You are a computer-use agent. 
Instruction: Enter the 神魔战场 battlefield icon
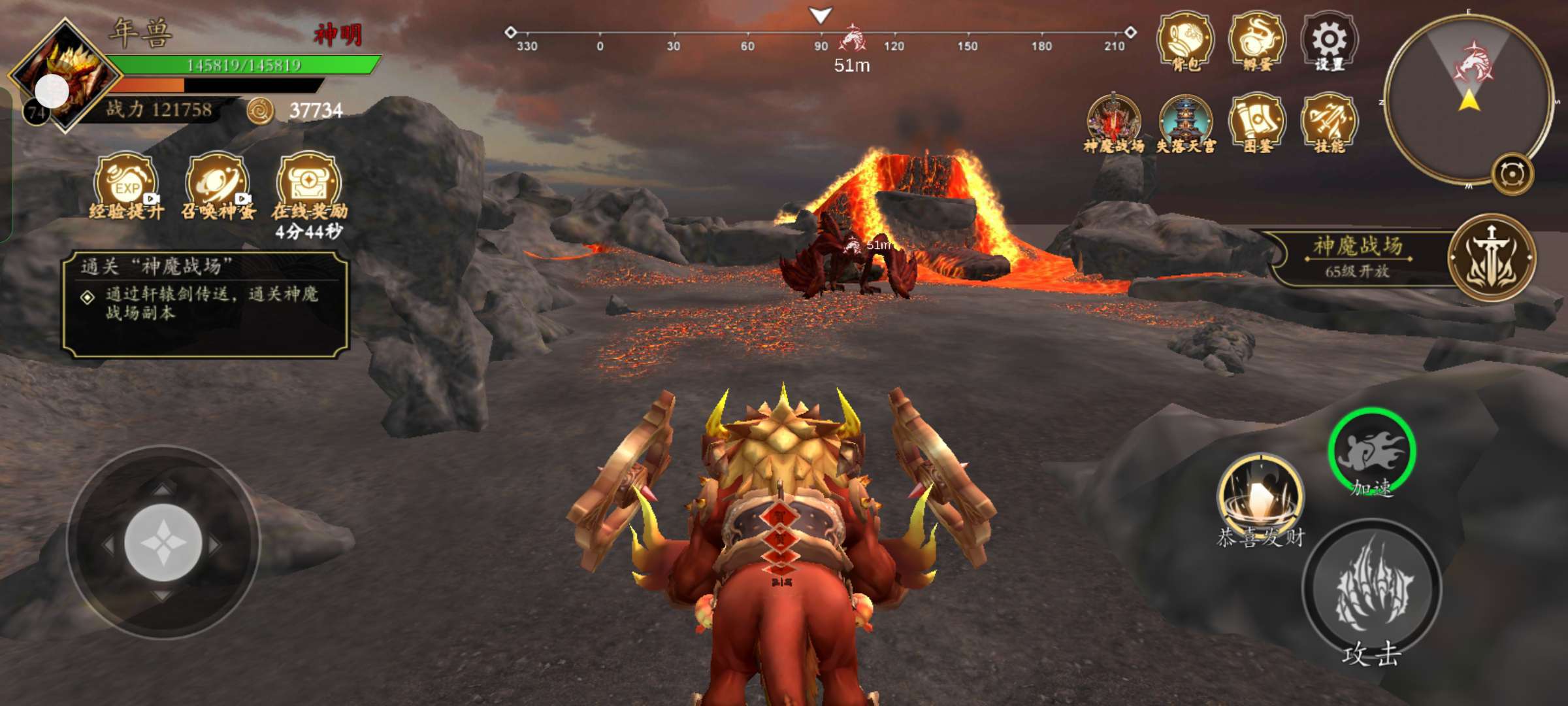1113,122
